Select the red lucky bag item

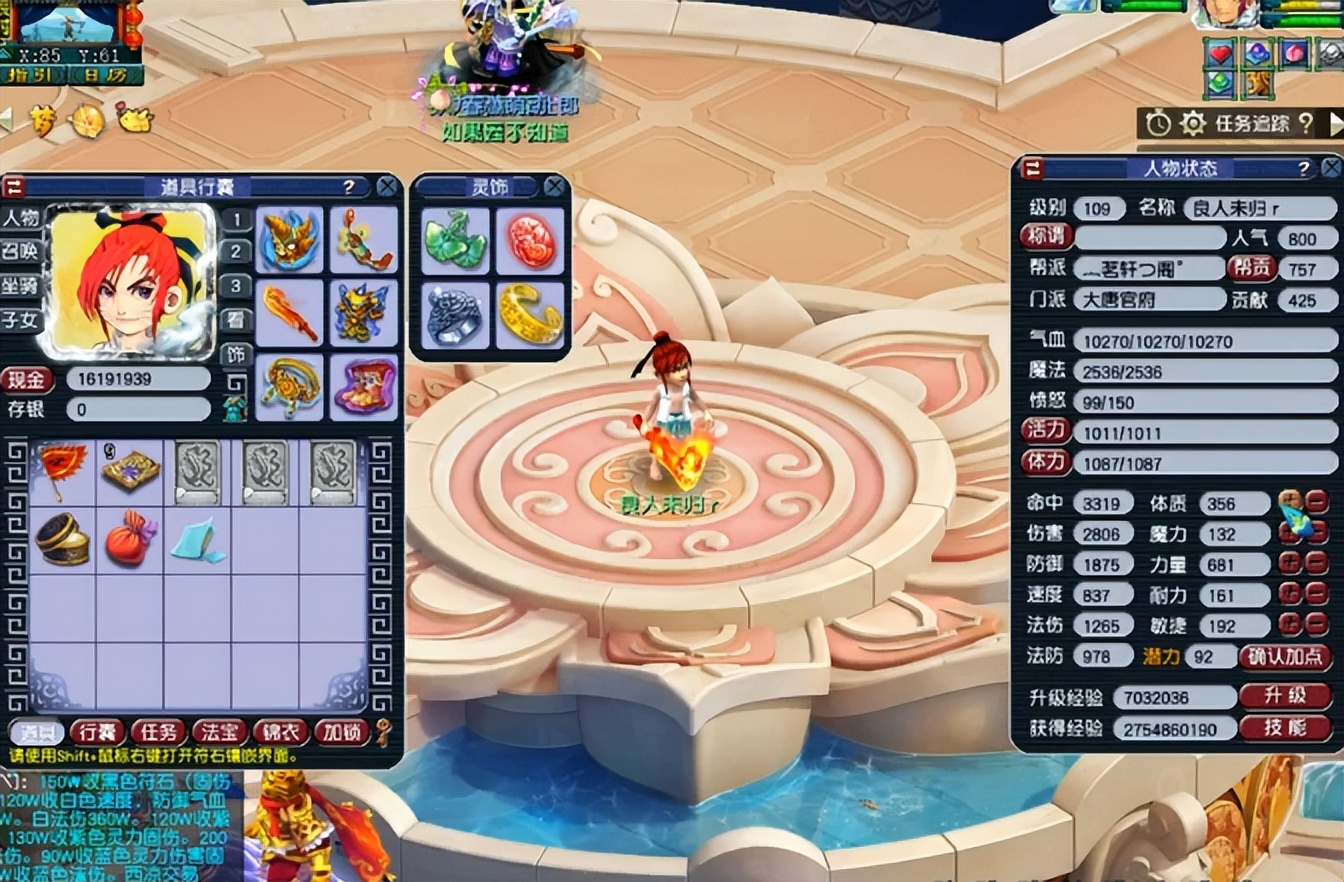tap(130, 540)
